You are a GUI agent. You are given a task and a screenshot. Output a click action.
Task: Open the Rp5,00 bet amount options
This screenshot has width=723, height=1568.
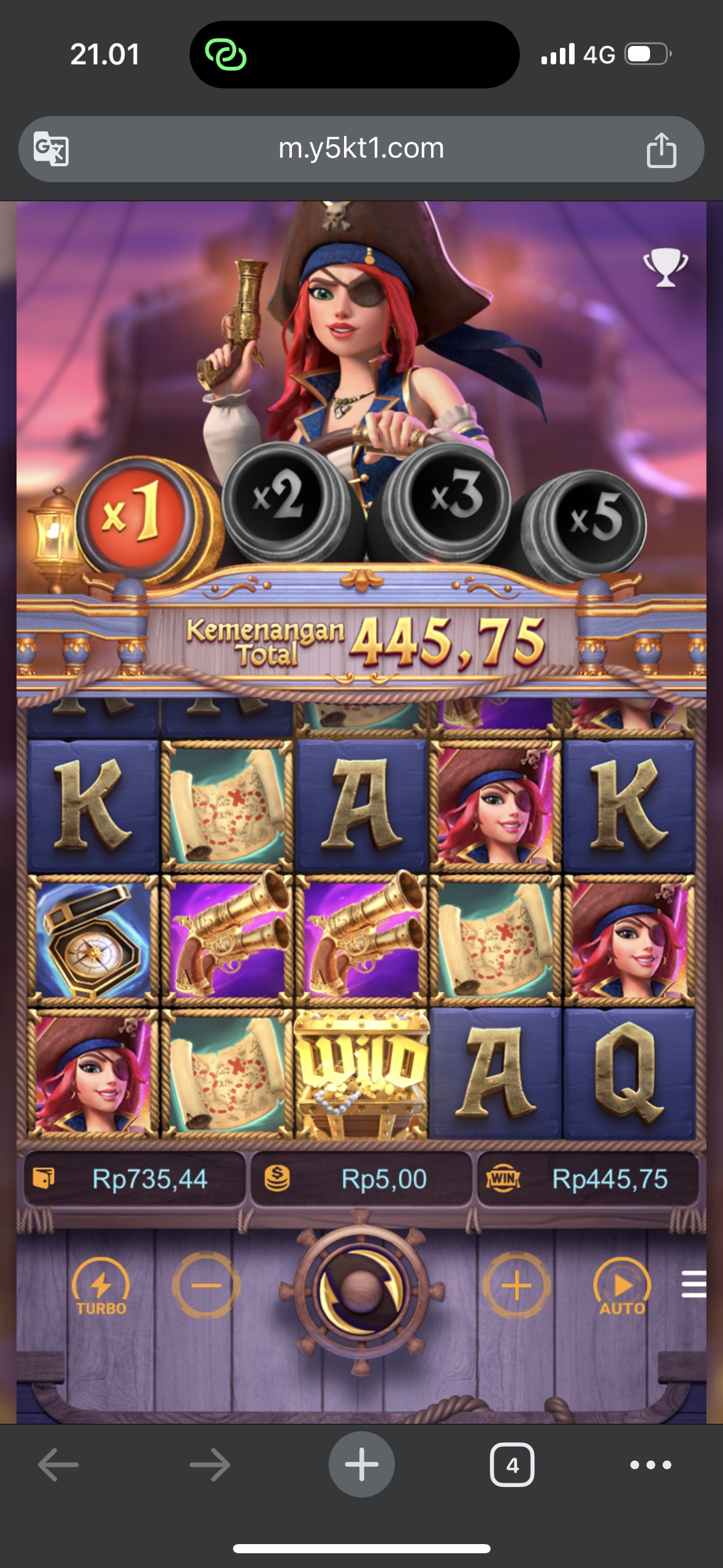point(361,1179)
